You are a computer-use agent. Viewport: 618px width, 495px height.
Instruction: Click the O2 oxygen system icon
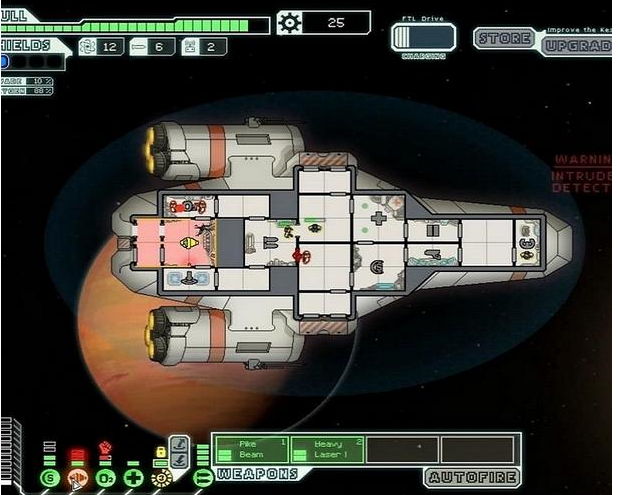105,478
